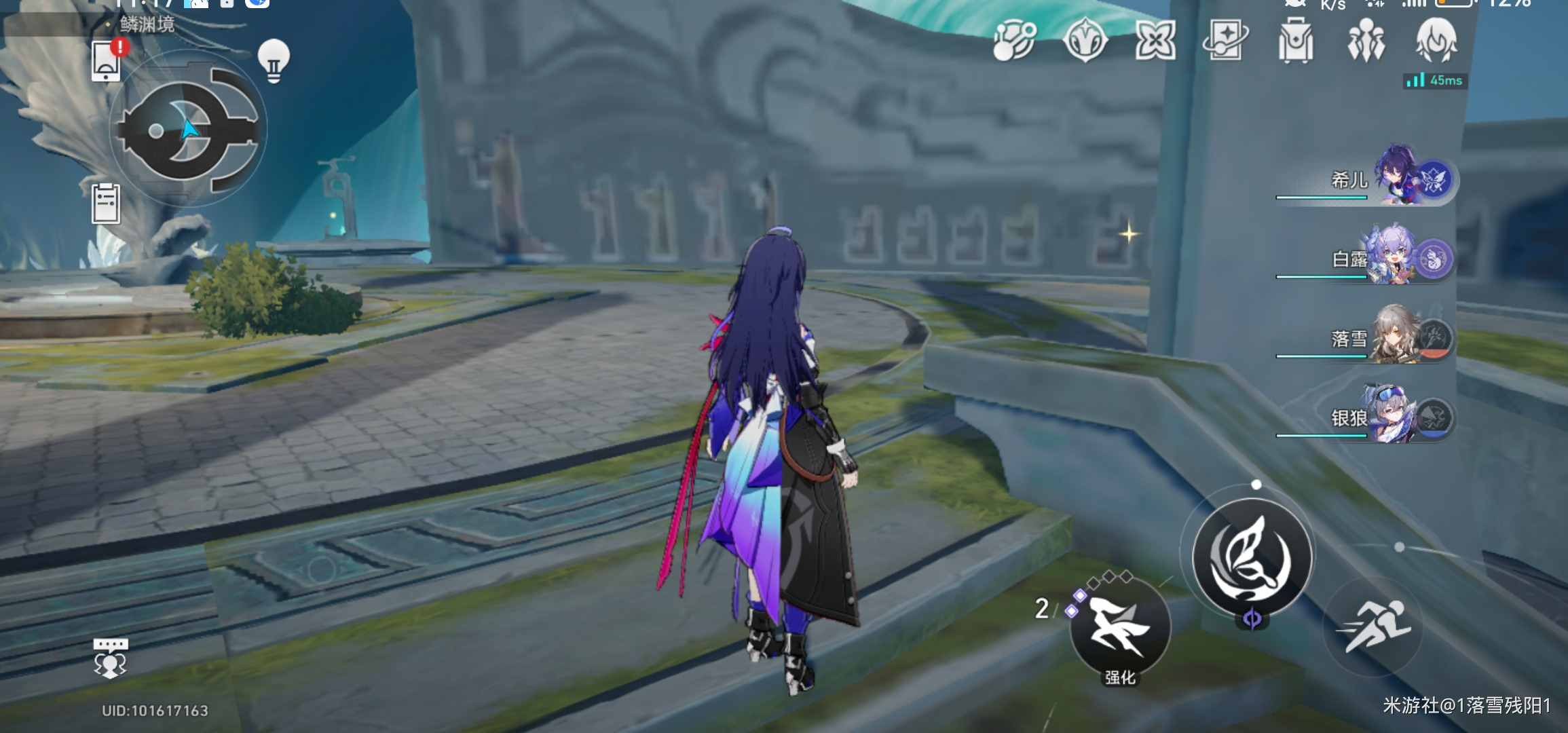Open the character head profile icon

(x=1436, y=39)
